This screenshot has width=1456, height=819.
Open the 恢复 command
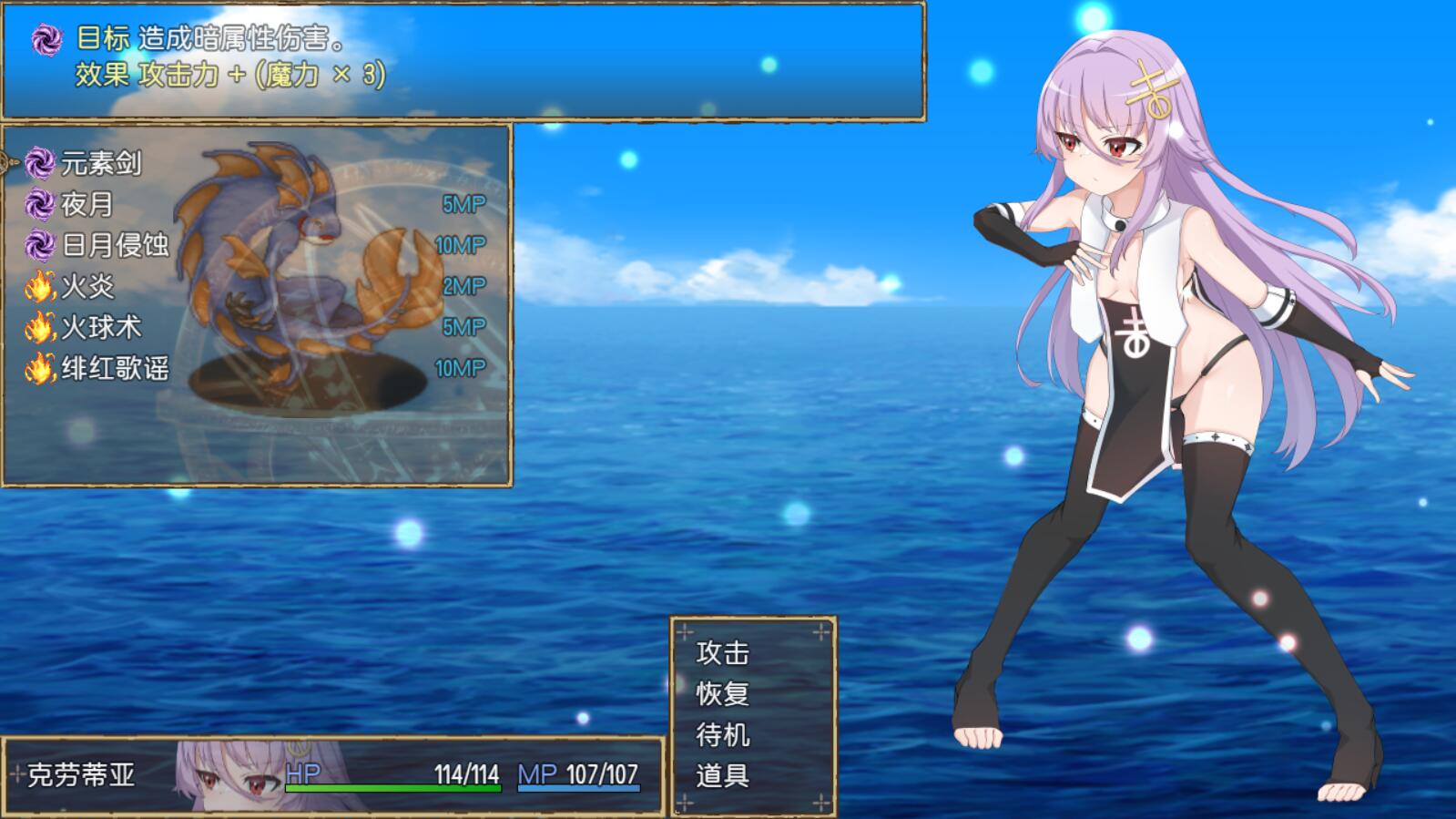[722, 694]
